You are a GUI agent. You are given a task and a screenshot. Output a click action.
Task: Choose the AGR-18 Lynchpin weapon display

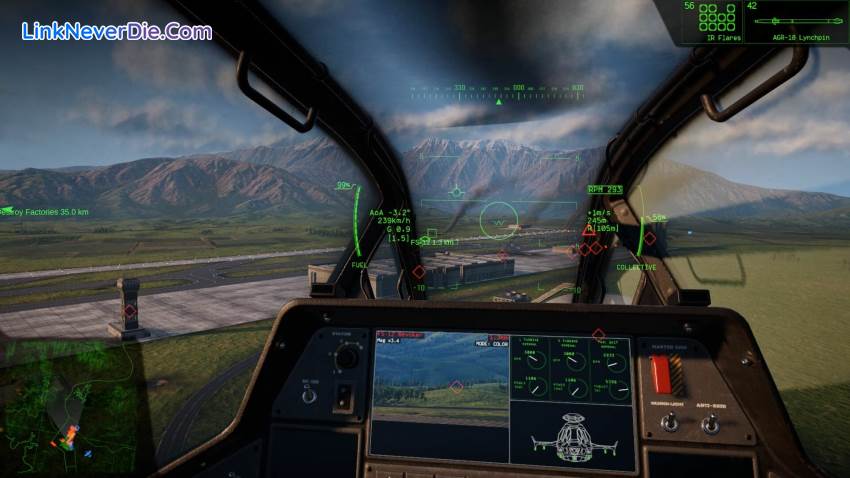797,22
